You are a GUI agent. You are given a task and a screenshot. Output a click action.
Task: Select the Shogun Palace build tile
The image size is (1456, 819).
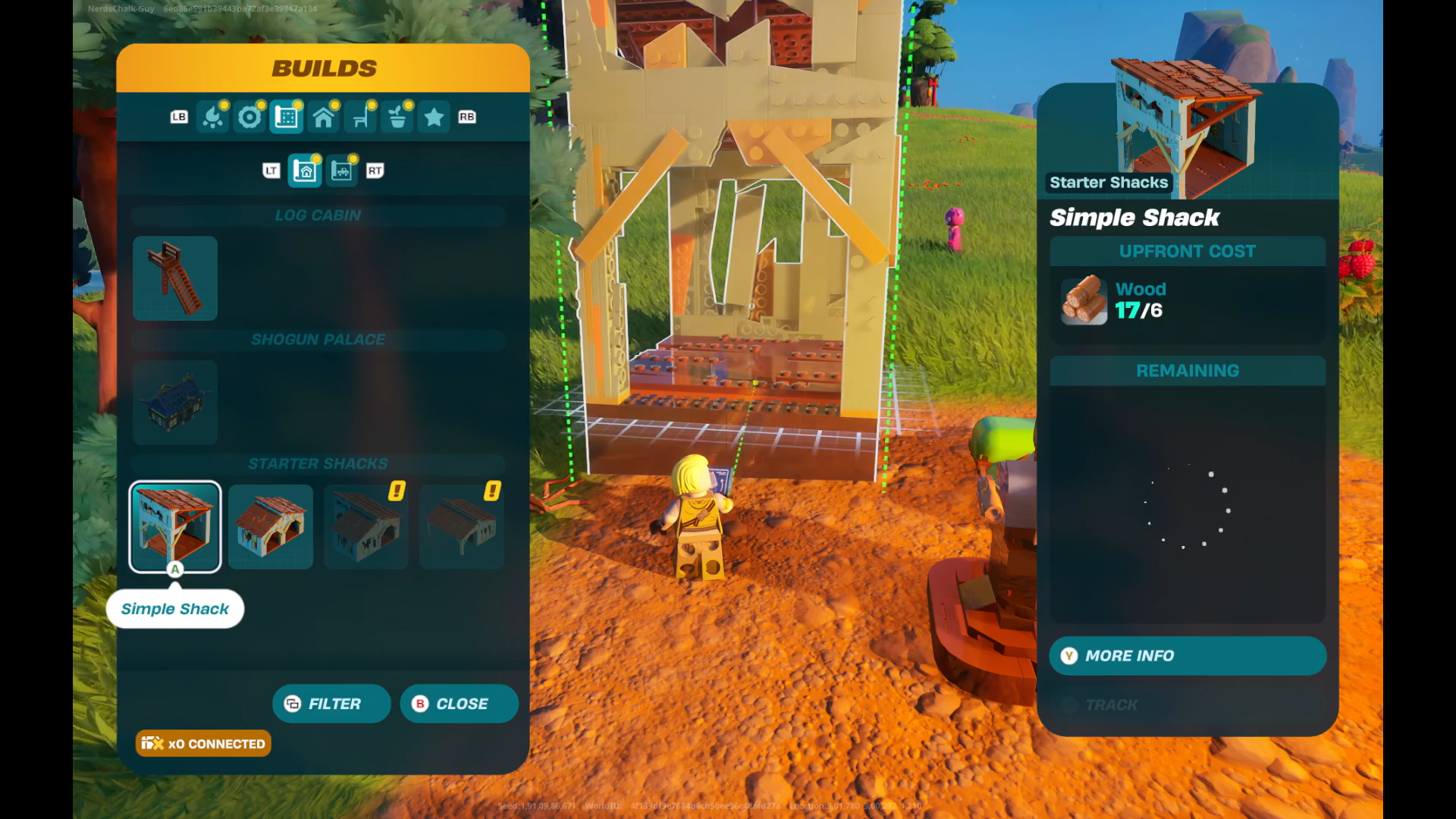[175, 402]
